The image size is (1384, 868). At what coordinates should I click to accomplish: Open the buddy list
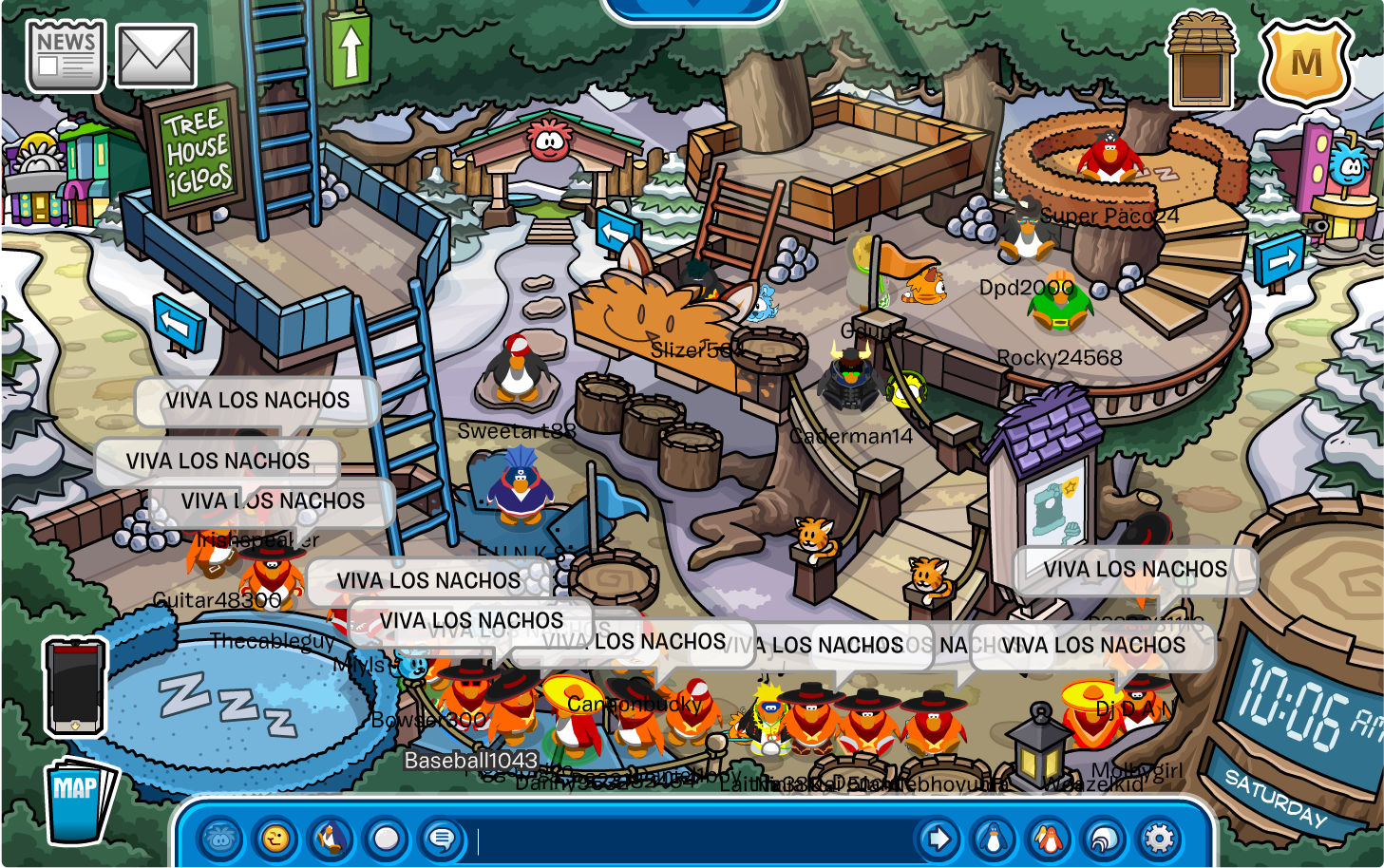click(1049, 840)
